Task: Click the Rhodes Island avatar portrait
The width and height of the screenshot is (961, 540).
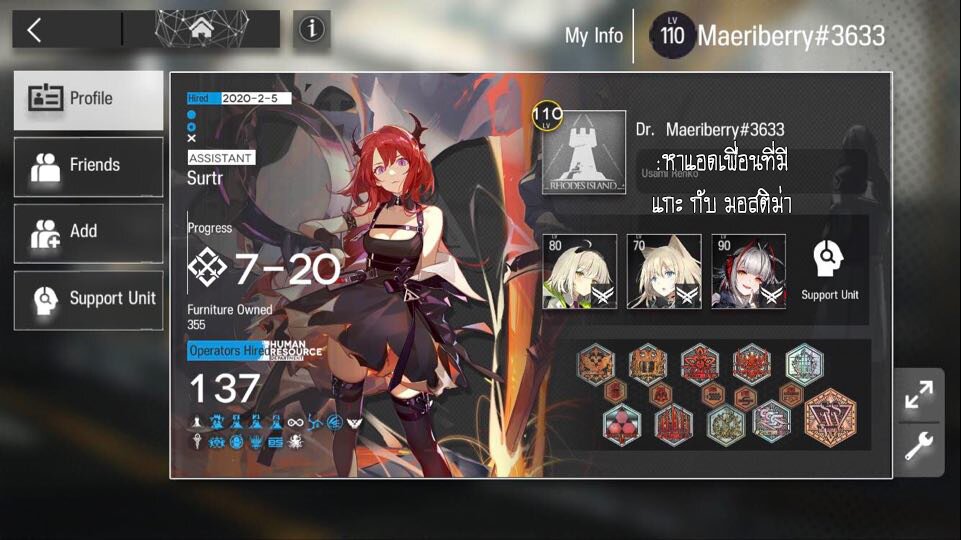Action: (584, 153)
